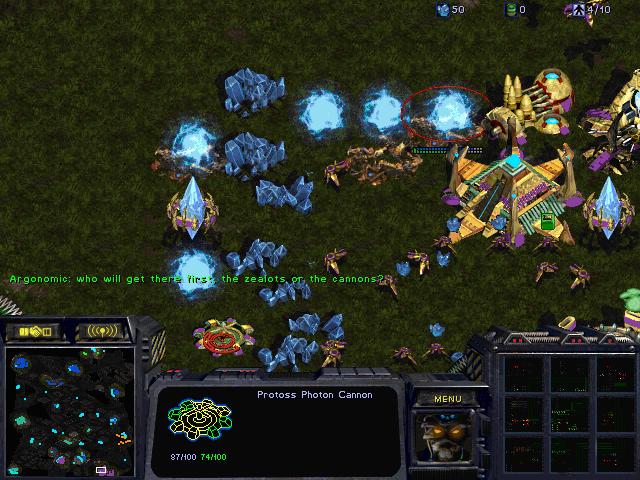640x480 pixels.
Task: Open the message broadcast antenna button
Action: click(x=102, y=331)
